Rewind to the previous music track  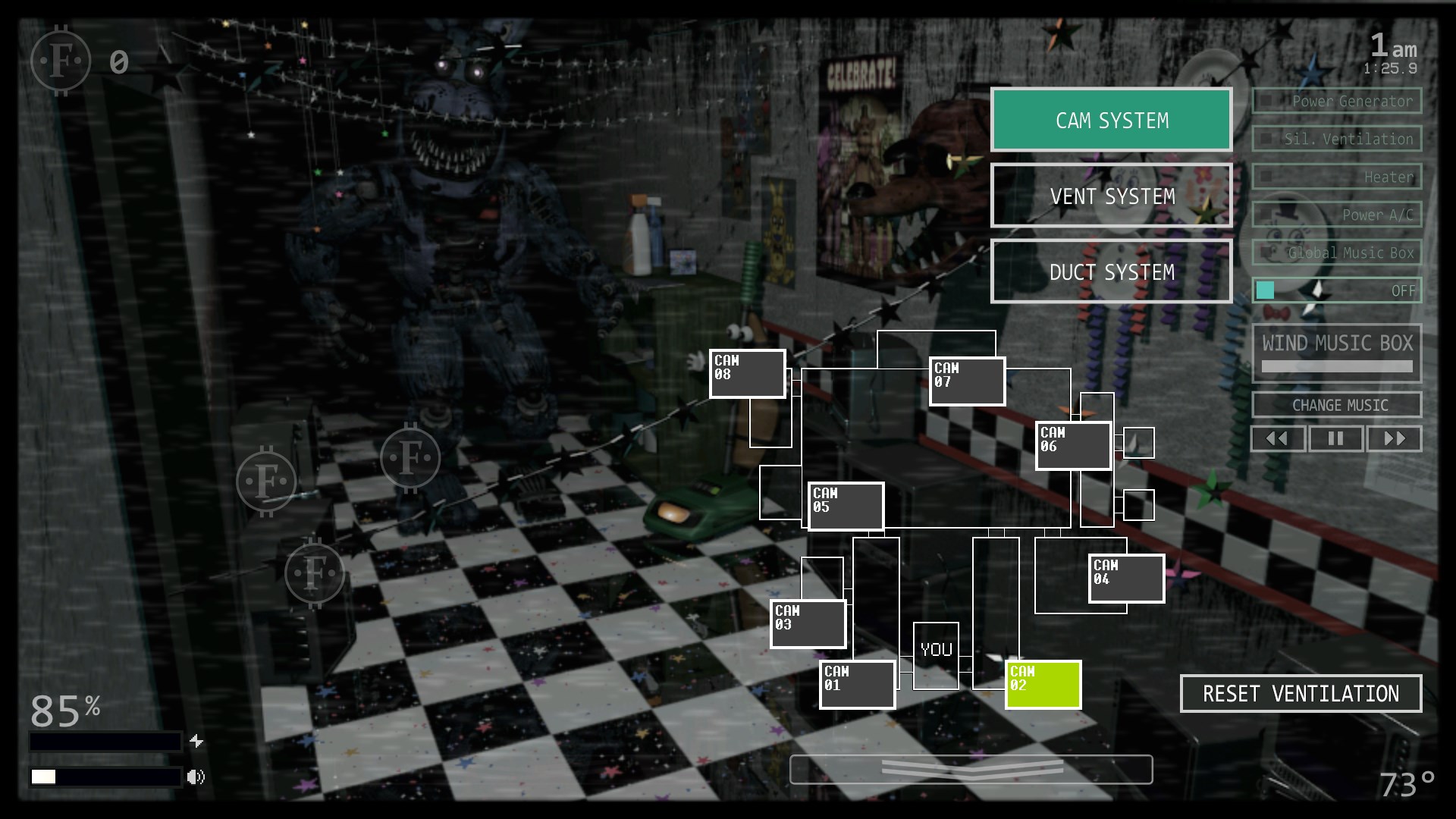pyautogui.click(x=1278, y=438)
